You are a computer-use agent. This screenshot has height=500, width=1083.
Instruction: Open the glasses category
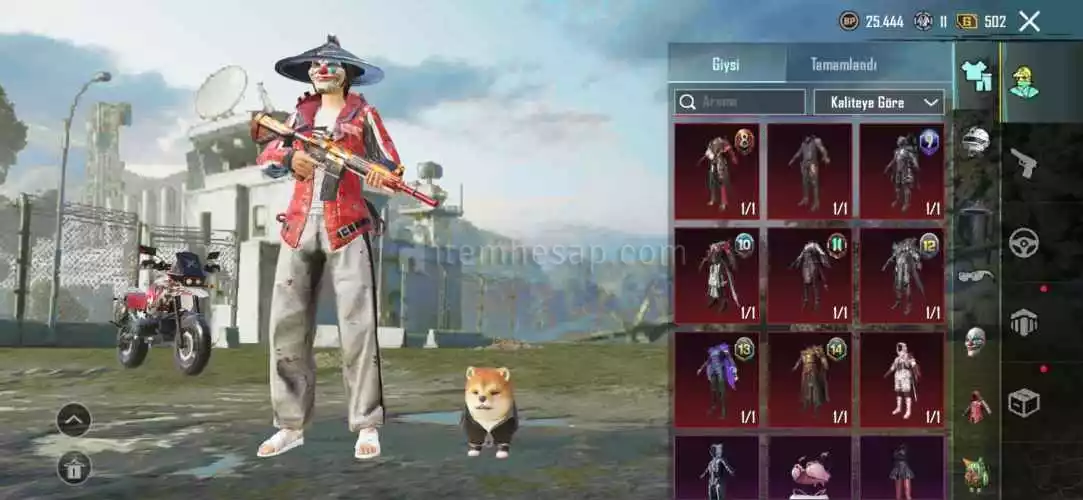click(976, 275)
